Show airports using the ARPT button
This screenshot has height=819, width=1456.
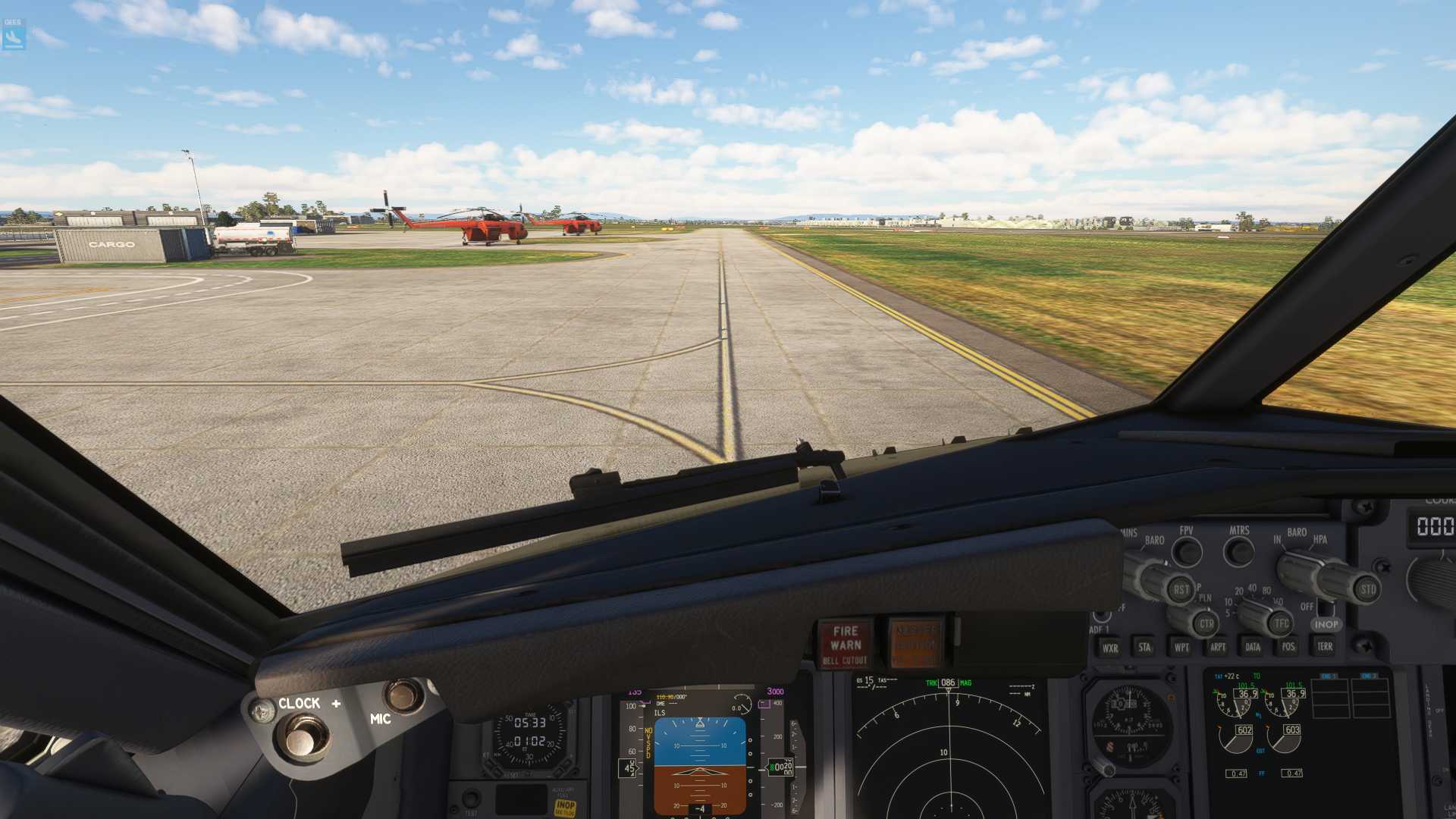(1218, 647)
